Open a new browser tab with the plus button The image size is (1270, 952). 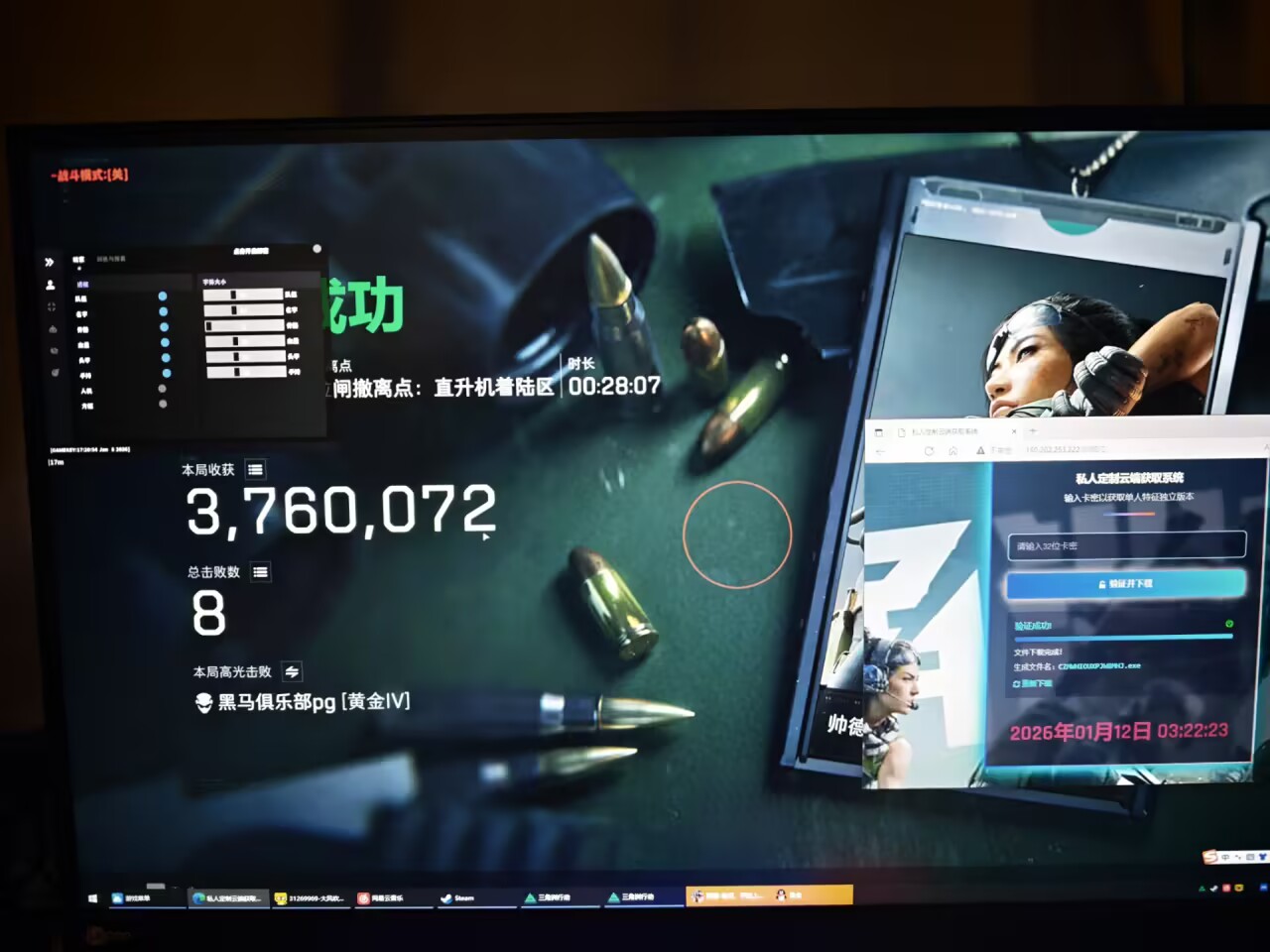click(1032, 431)
